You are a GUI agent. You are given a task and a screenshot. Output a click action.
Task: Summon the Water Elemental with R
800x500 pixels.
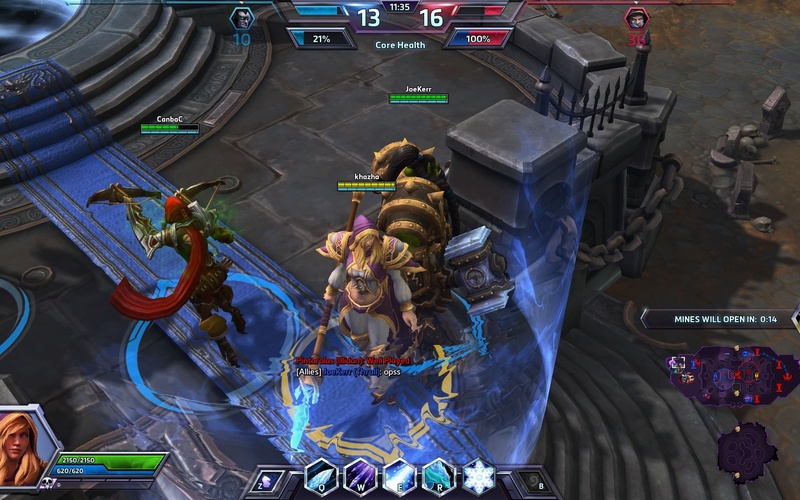coord(438,475)
